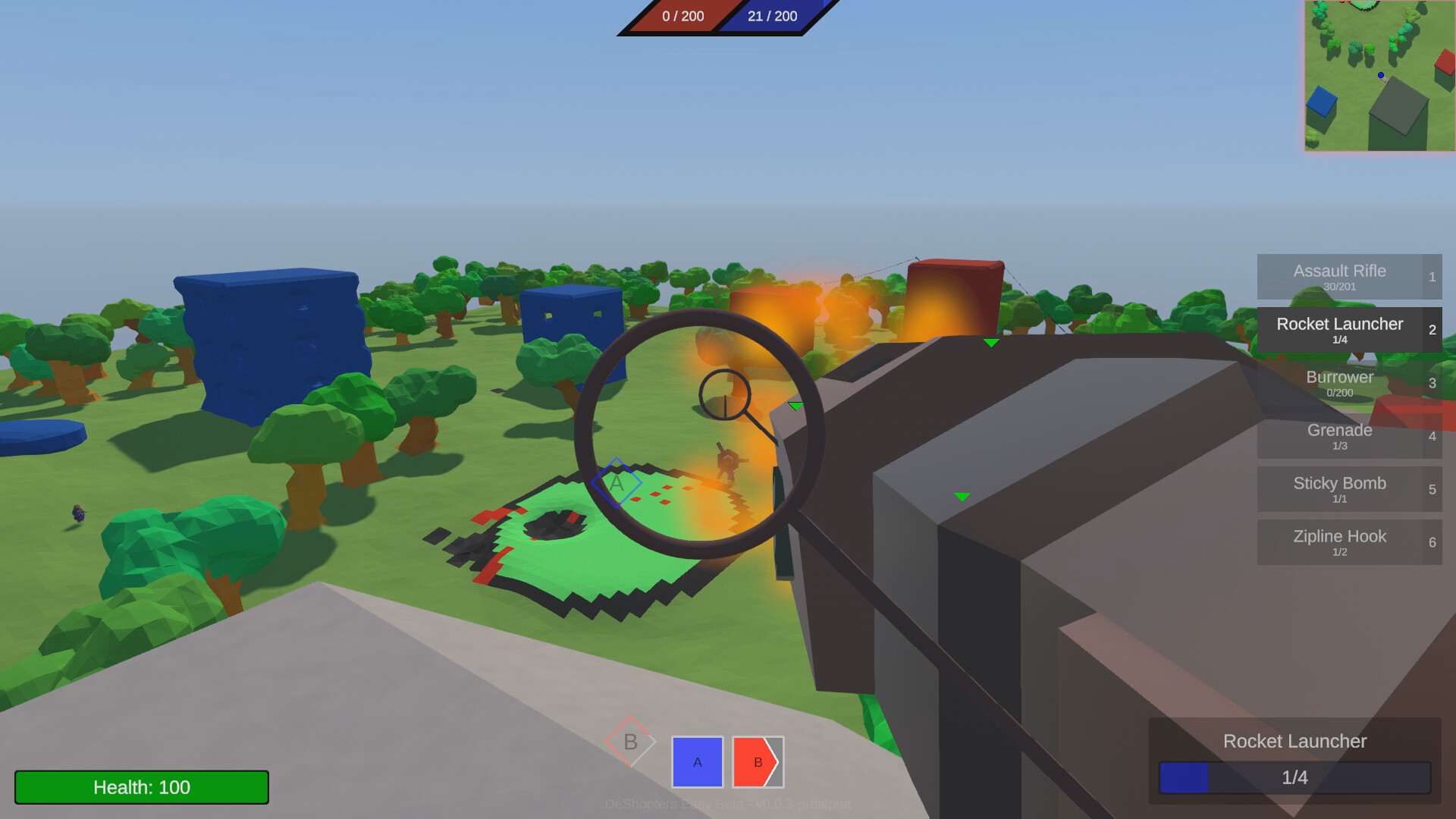This screenshot has height=819, width=1456.
Task: Click the blue building on the minimap
Action: (x=1323, y=99)
